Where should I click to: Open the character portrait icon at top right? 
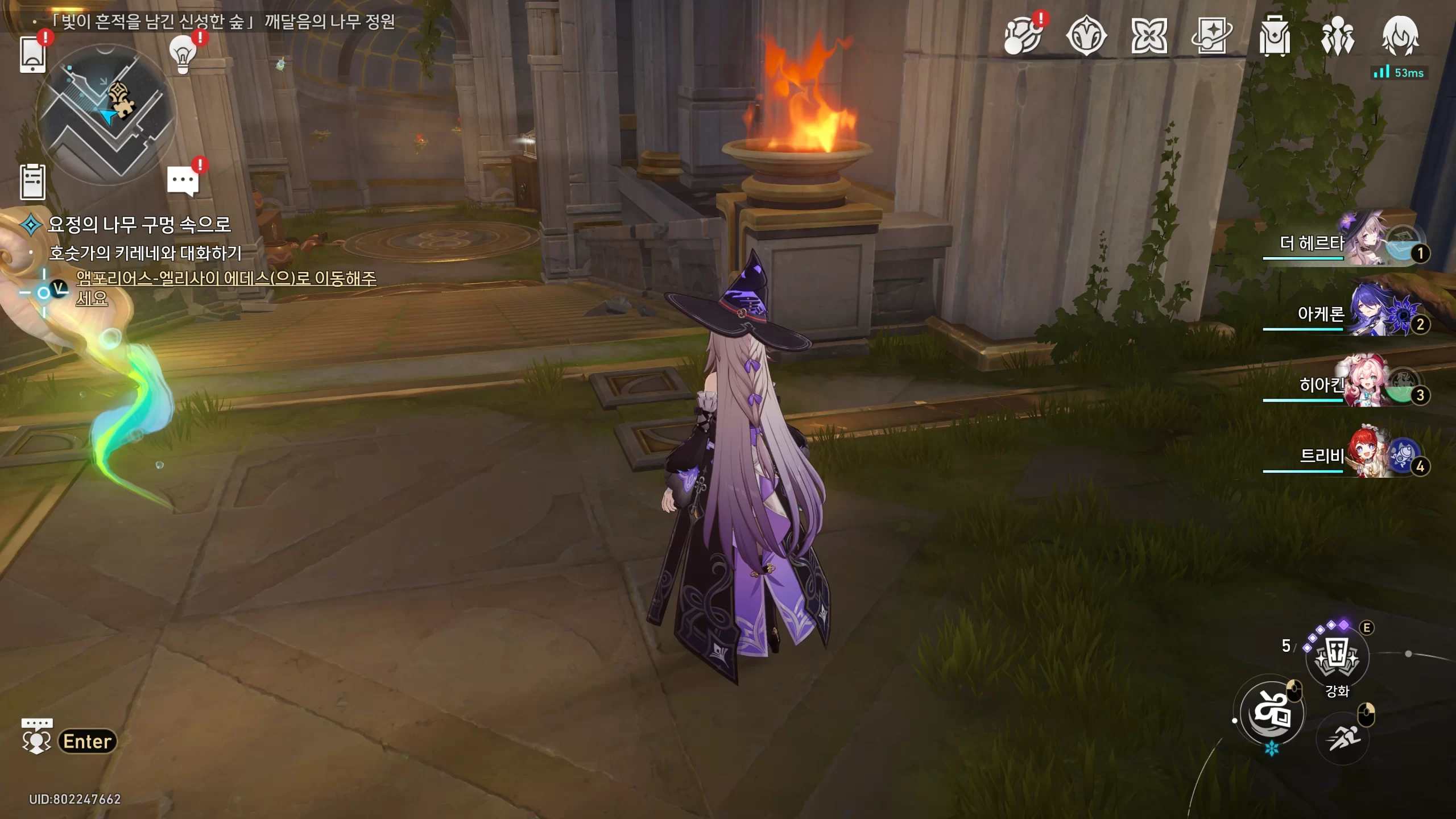(1400, 36)
